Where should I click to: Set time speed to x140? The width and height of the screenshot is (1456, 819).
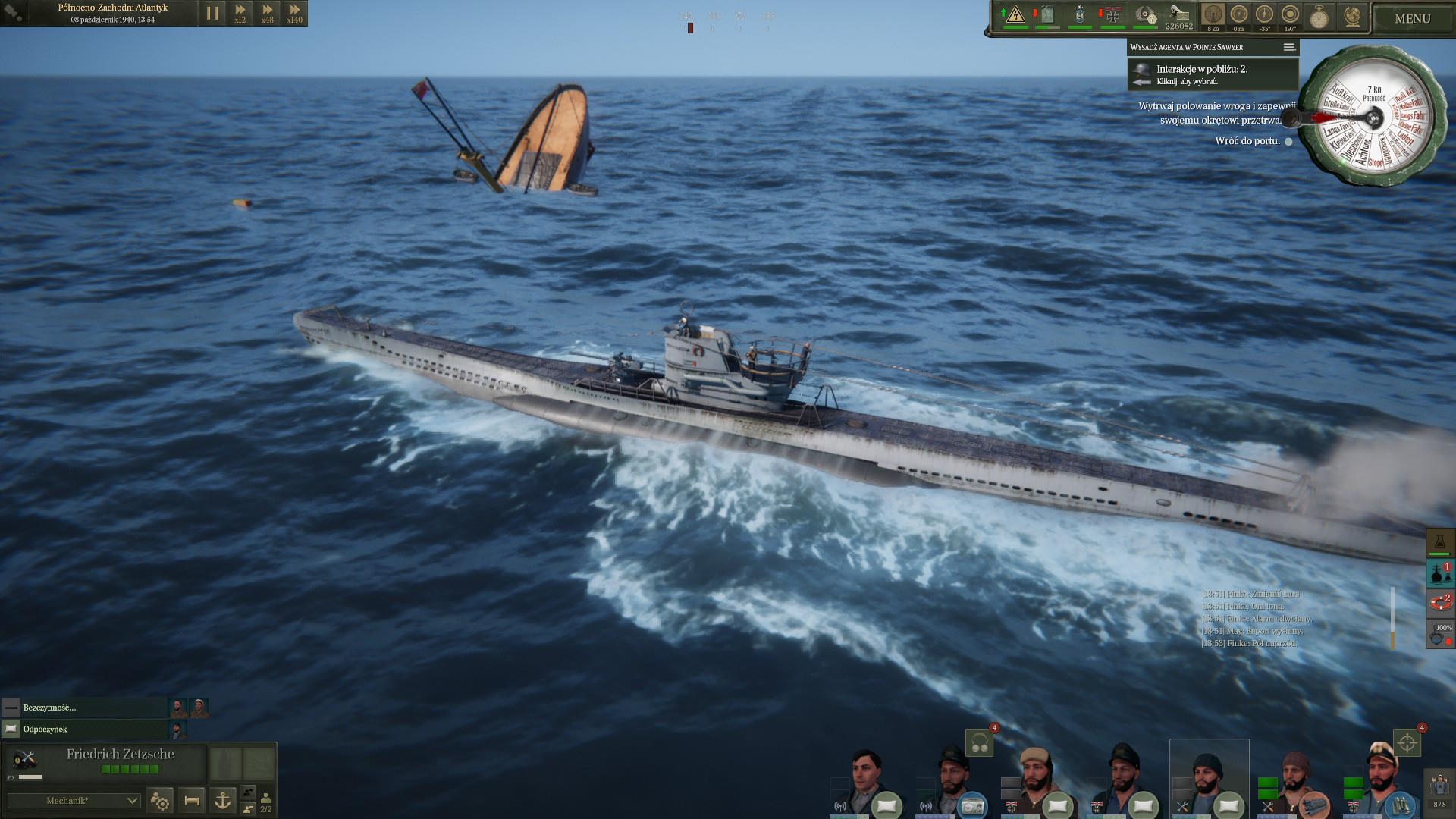coord(294,14)
